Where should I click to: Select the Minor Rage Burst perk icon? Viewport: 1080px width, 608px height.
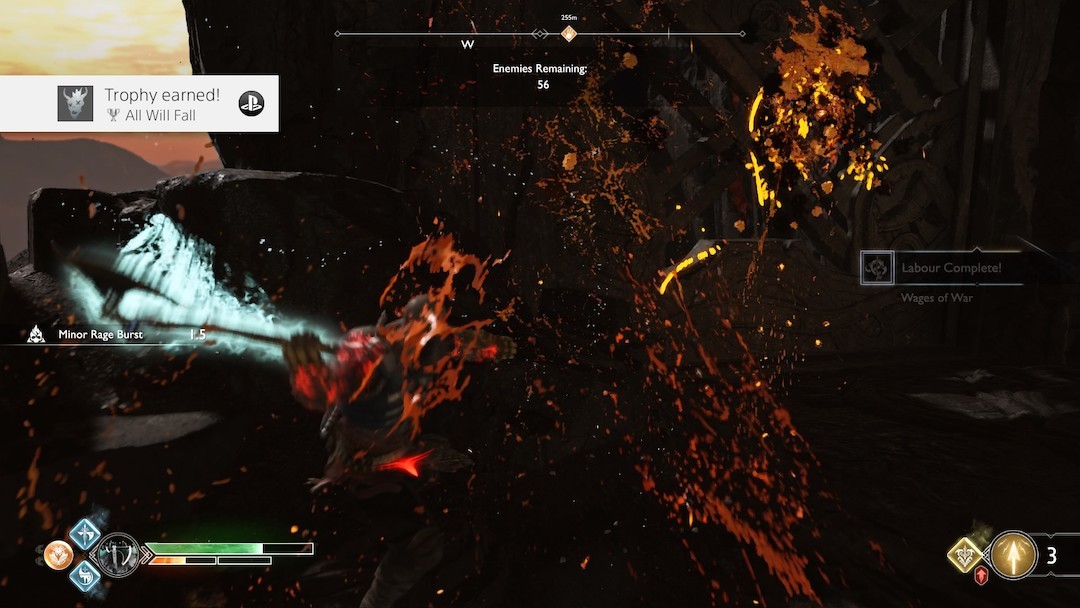click(x=36, y=335)
